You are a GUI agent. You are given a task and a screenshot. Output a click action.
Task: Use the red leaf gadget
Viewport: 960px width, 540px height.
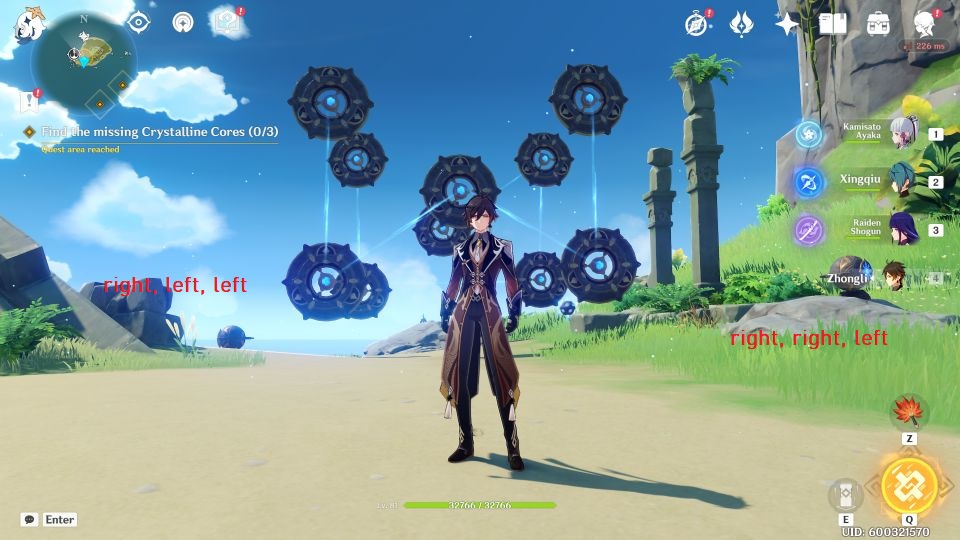point(909,411)
